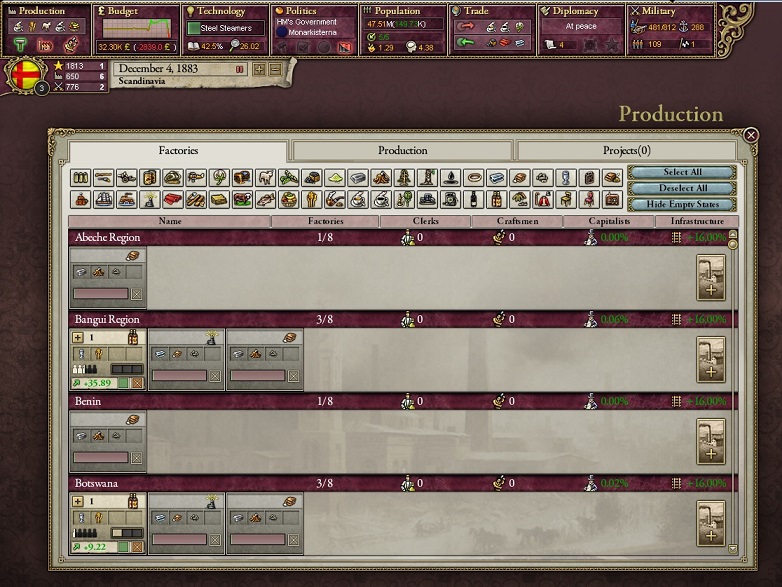Sort states by Infrastructure column
This screenshot has height=587, width=782.
(698, 221)
